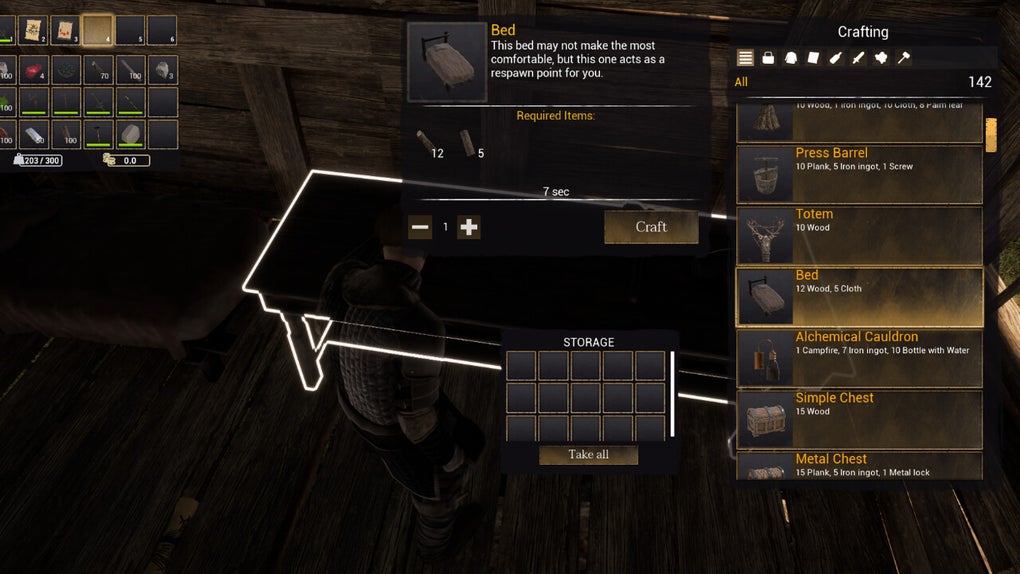Filter recipes by the padlock category

tap(768, 58)
